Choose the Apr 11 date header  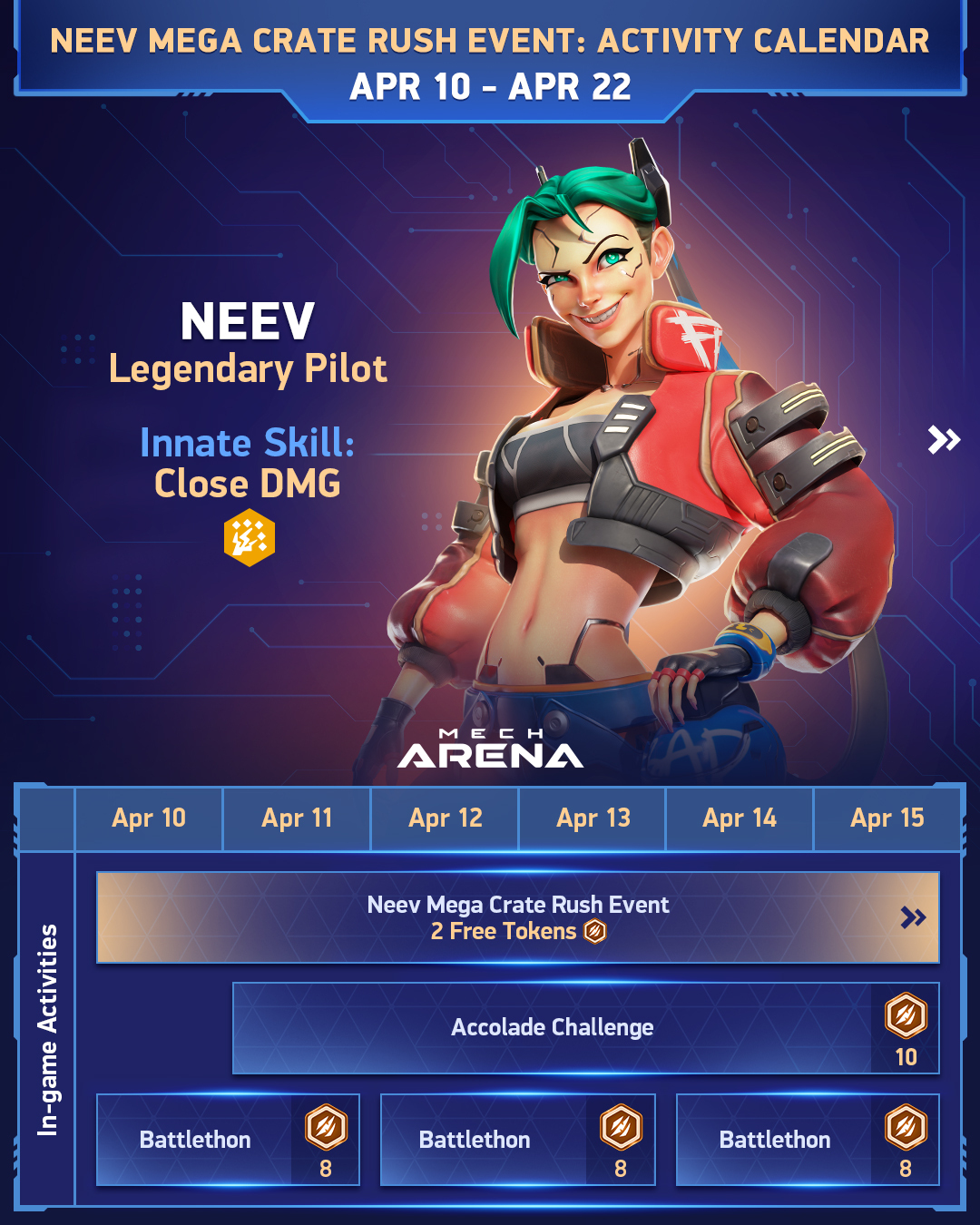(x=297, y=818)
